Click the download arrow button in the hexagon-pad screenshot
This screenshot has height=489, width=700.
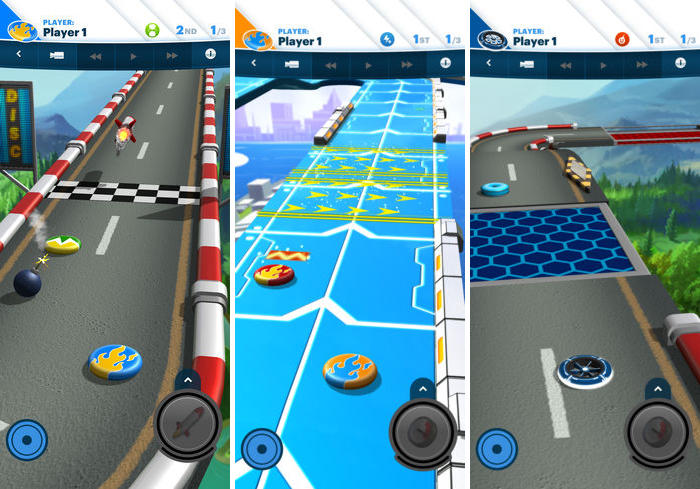[x=681, y=61]
